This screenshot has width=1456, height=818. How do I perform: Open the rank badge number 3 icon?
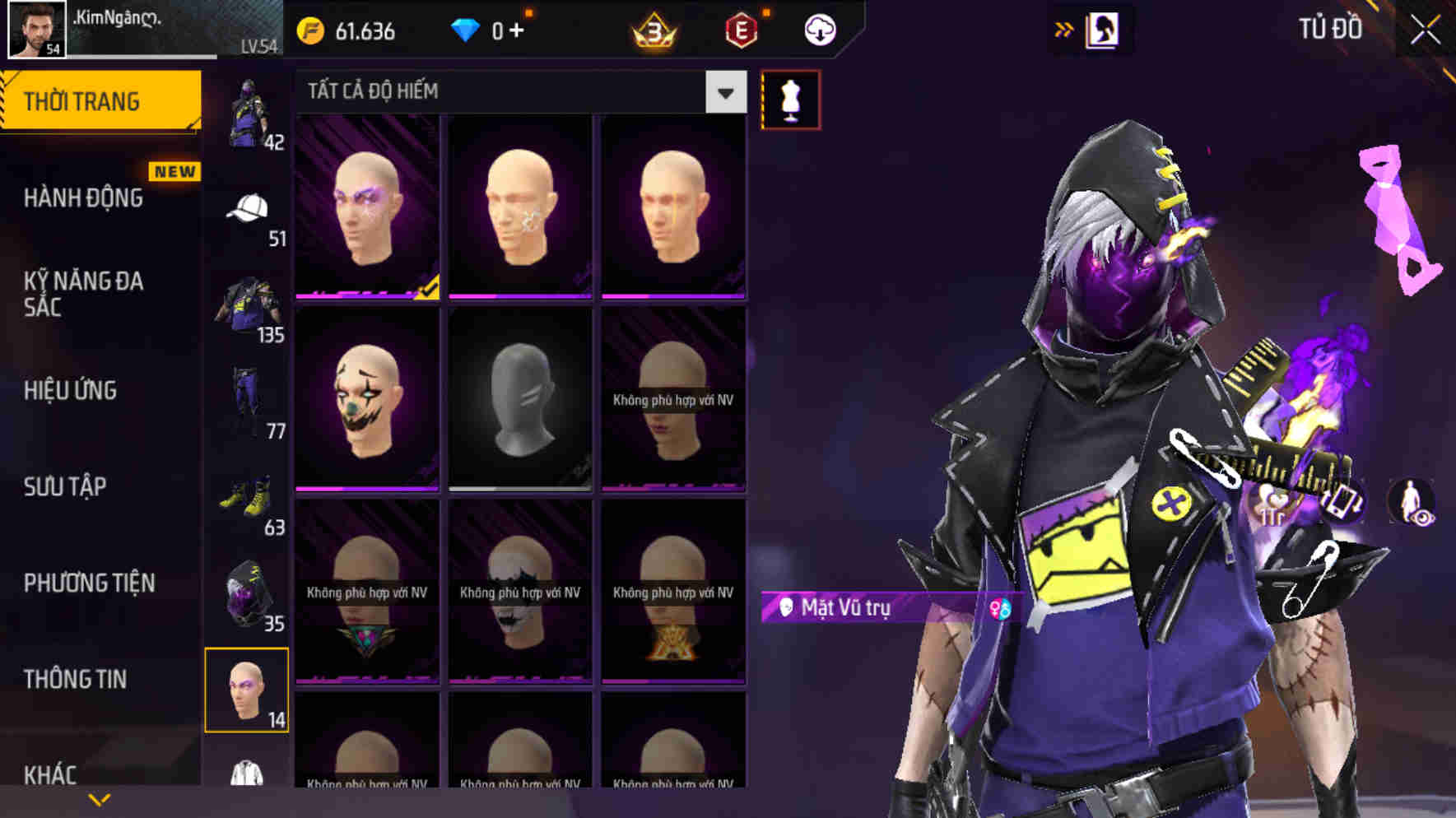pyautogui.click(x=654, y=32)
